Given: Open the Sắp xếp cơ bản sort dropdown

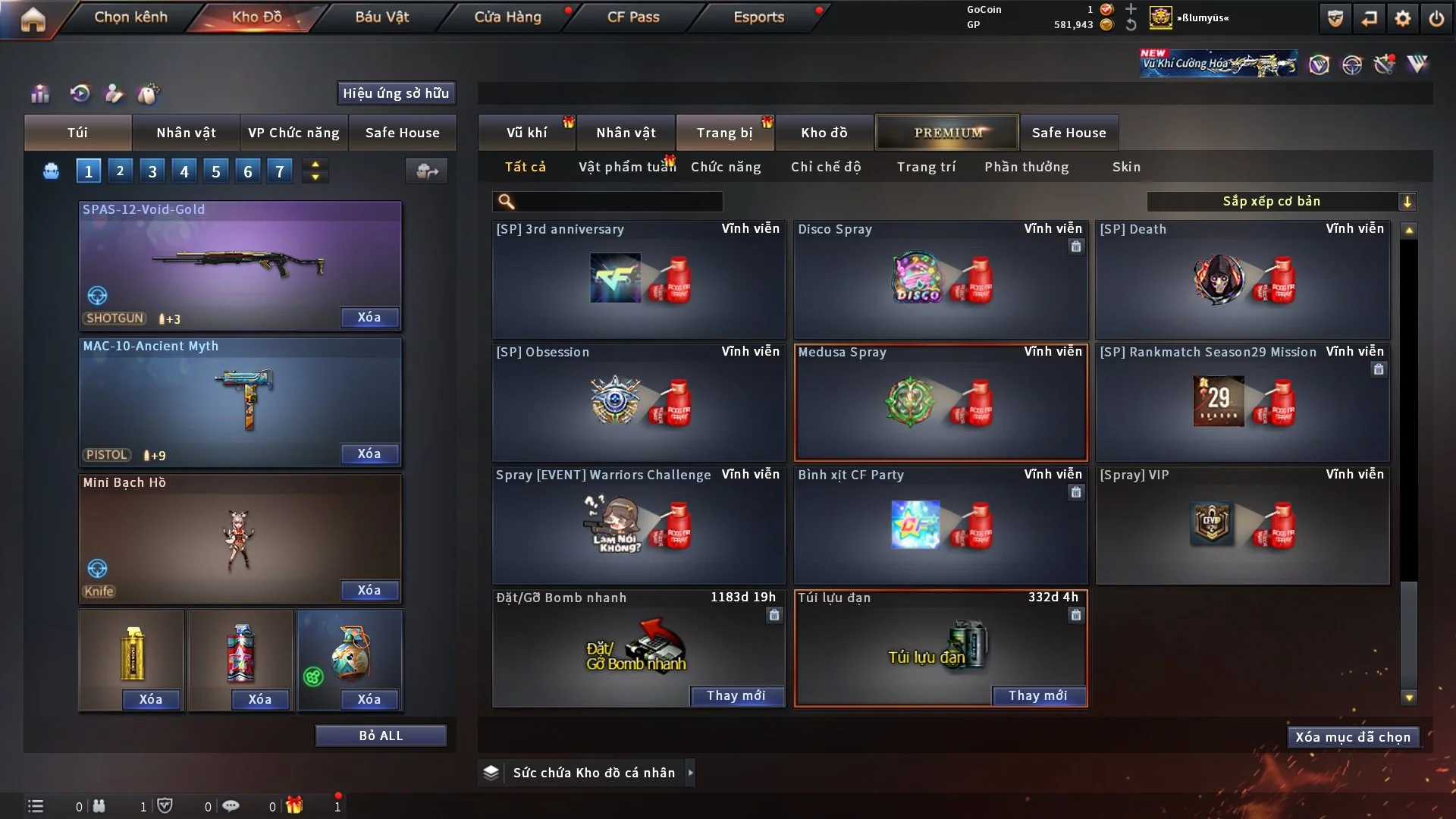Looking at the screenshot, I should coord(1281,202).
